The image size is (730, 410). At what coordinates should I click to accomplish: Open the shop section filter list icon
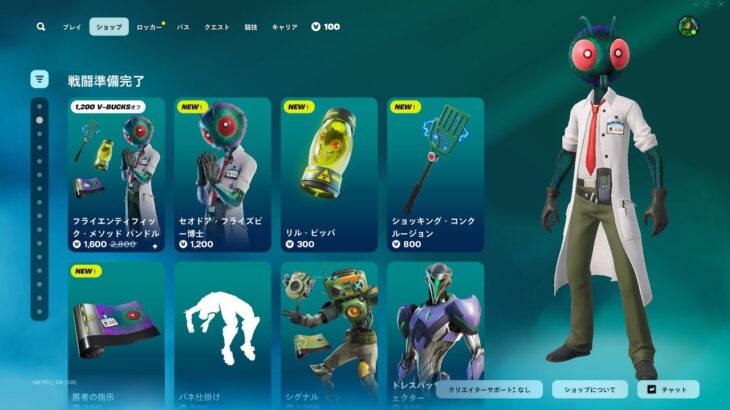click(39, 79)
